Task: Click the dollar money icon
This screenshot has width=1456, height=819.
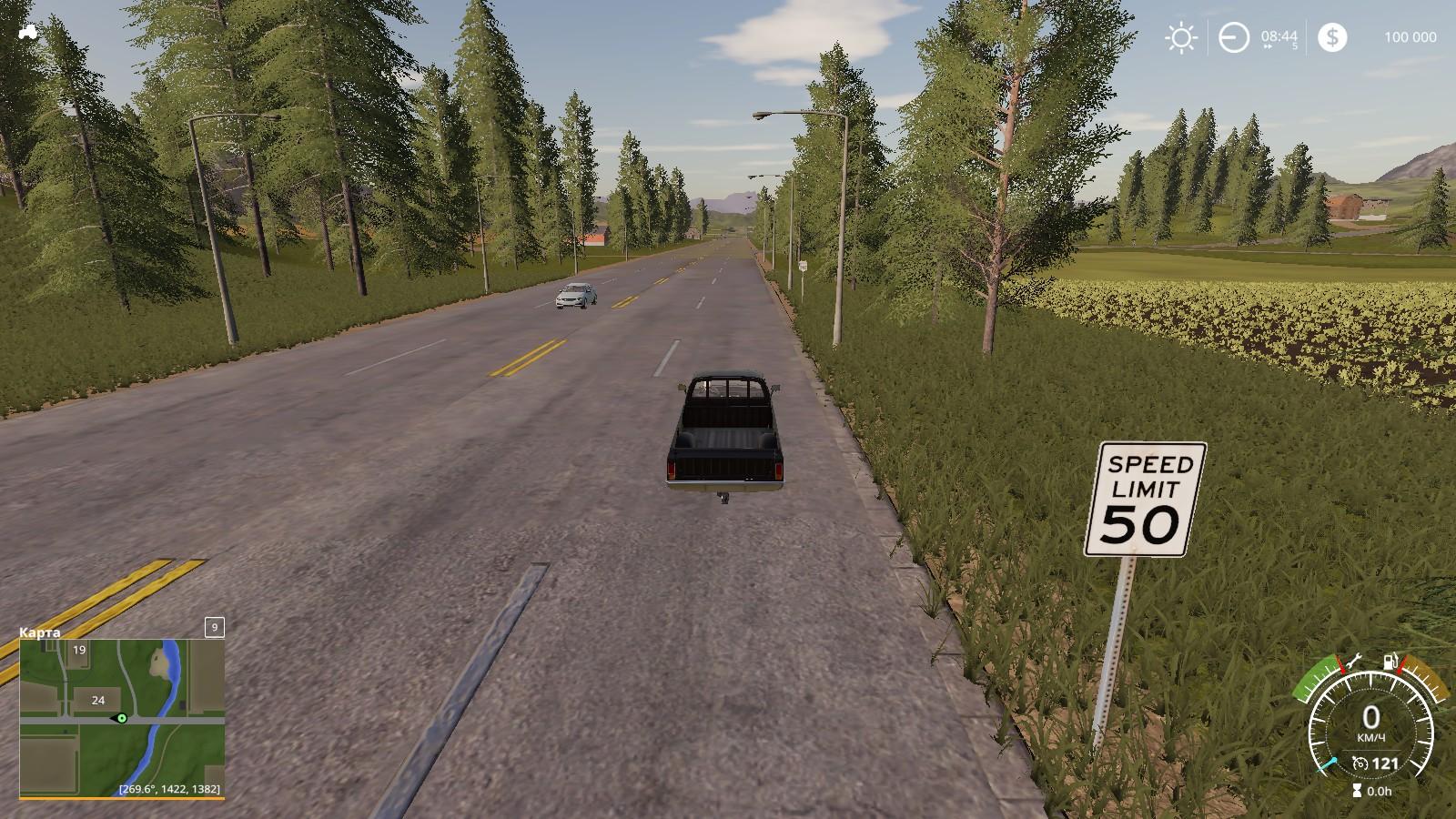Action: pos(1332,37)
